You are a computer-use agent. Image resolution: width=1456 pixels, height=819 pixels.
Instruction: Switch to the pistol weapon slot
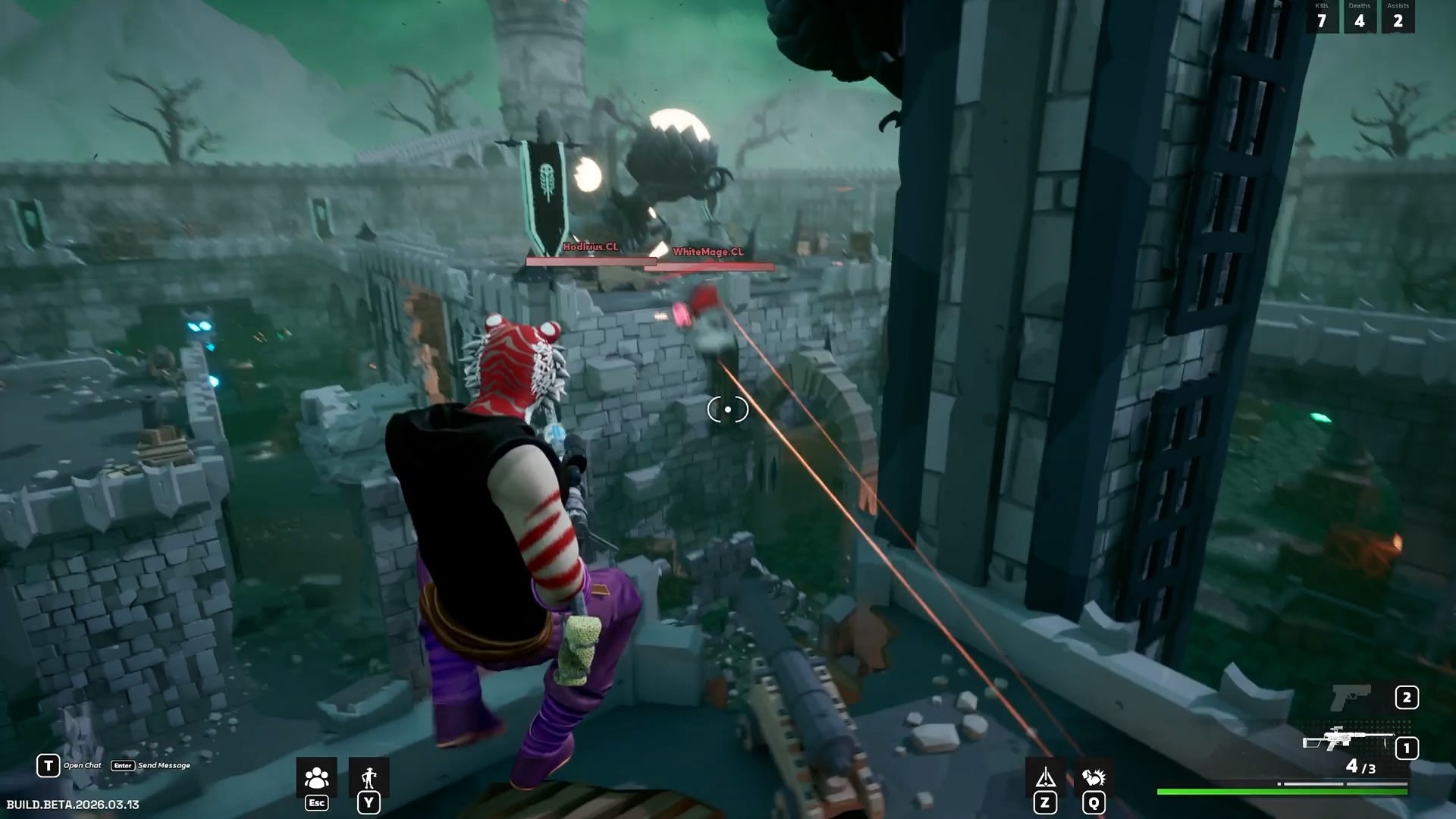click(x=1352, y=698)
